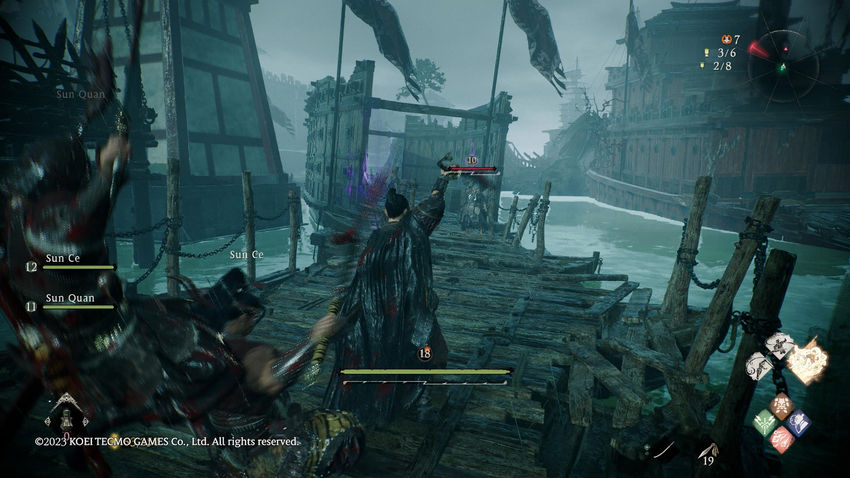Select the glowing orange divine beast icon
Screen dimensions: 850x478
click(807, 360)
